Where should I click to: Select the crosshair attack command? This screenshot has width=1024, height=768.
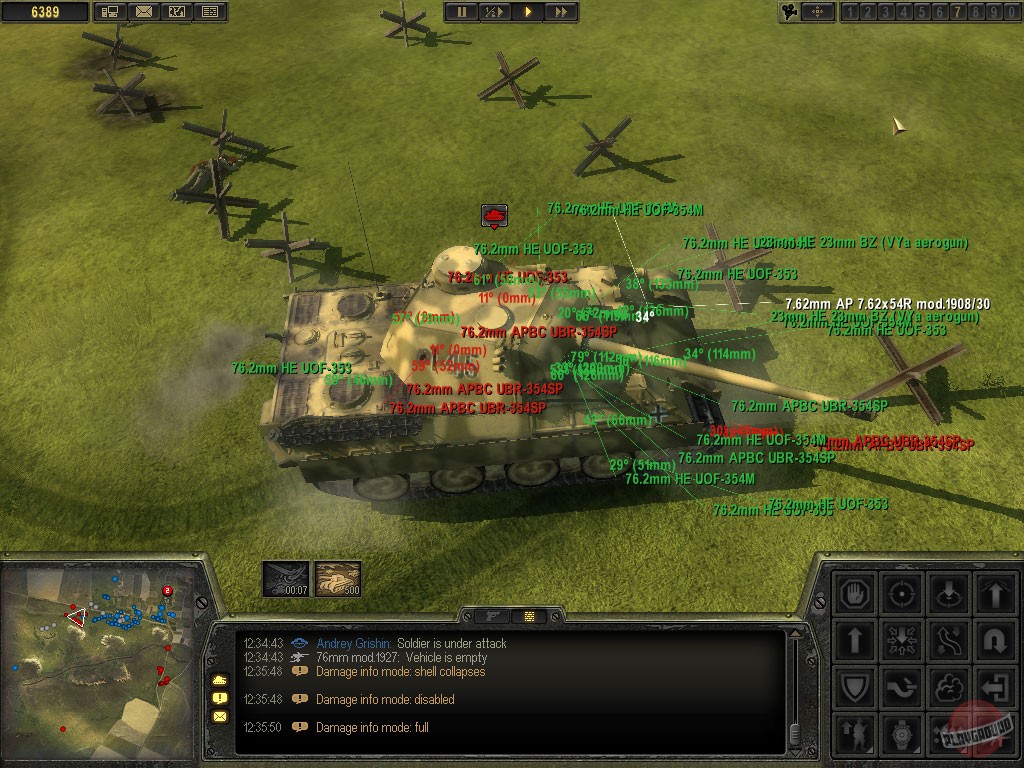point(902,592)
